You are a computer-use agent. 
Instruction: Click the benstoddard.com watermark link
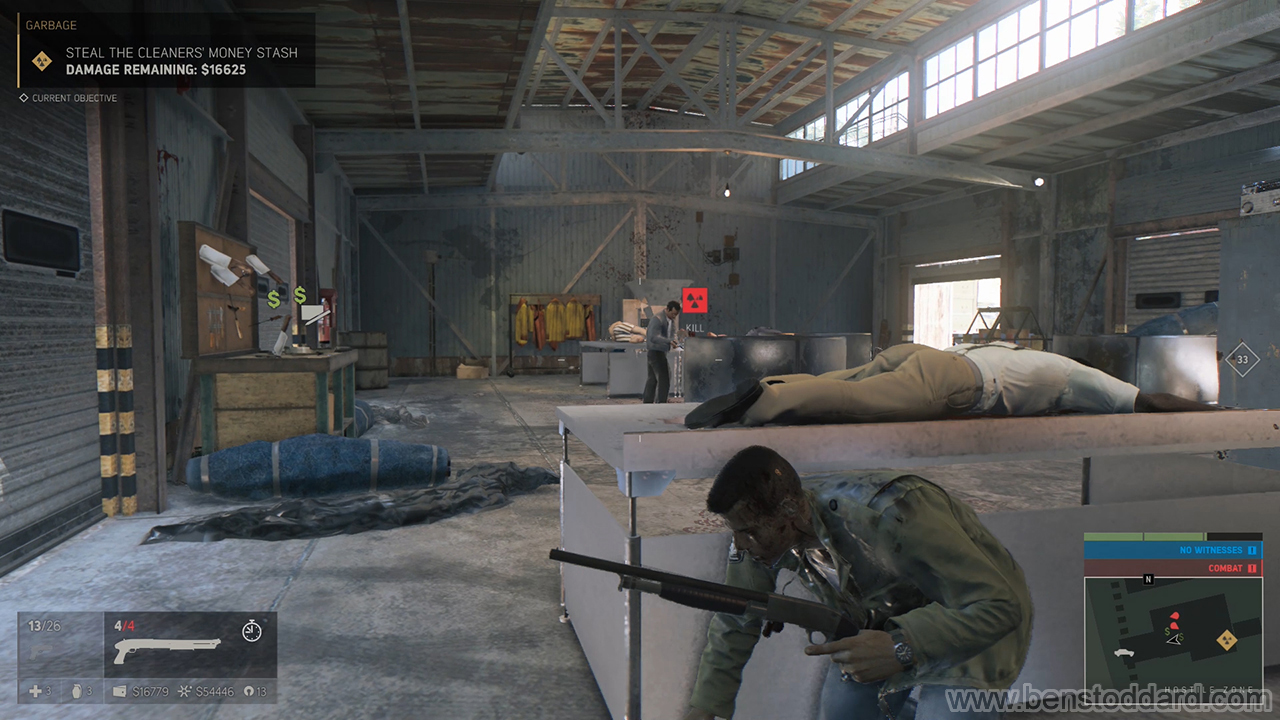point(1110,697)
